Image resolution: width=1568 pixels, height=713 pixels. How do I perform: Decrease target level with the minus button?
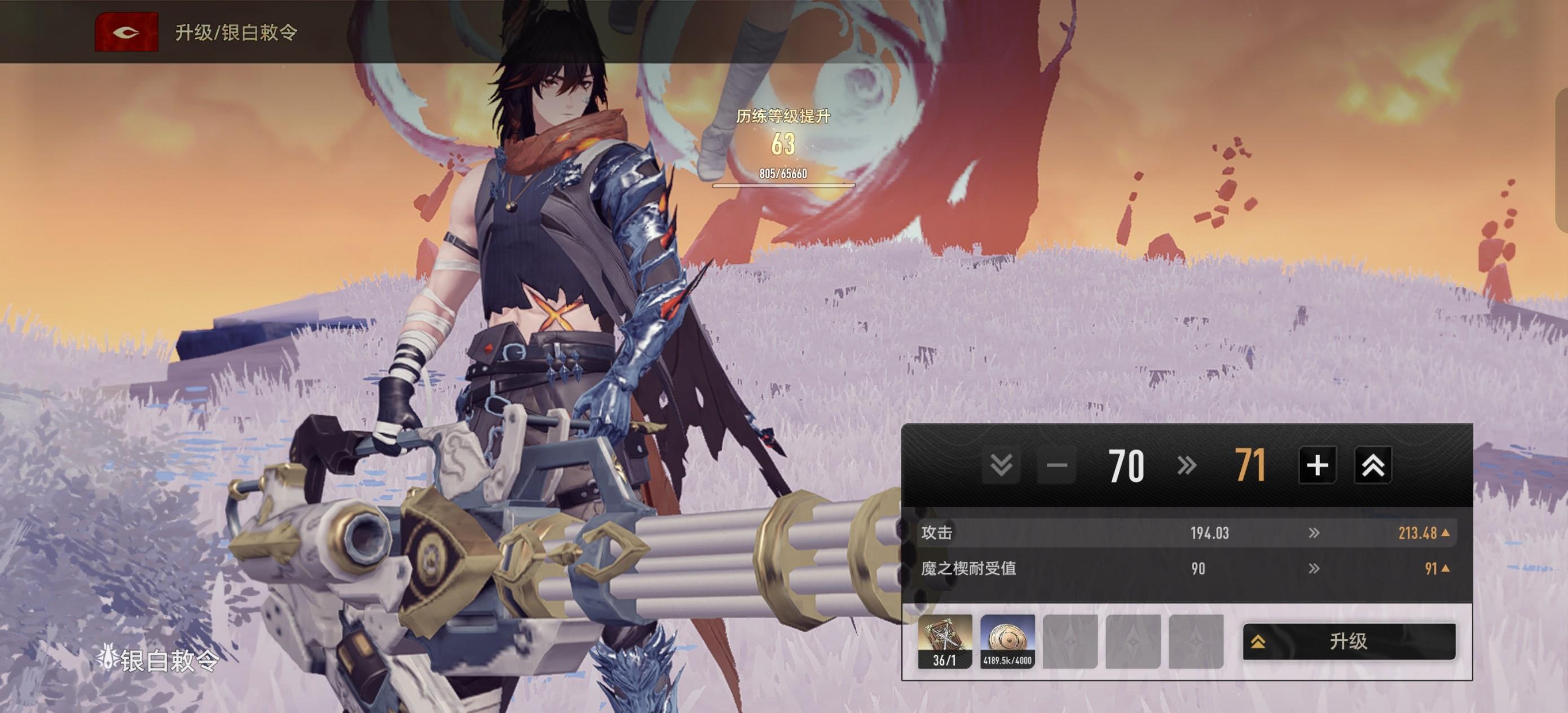click(1056, 466)
